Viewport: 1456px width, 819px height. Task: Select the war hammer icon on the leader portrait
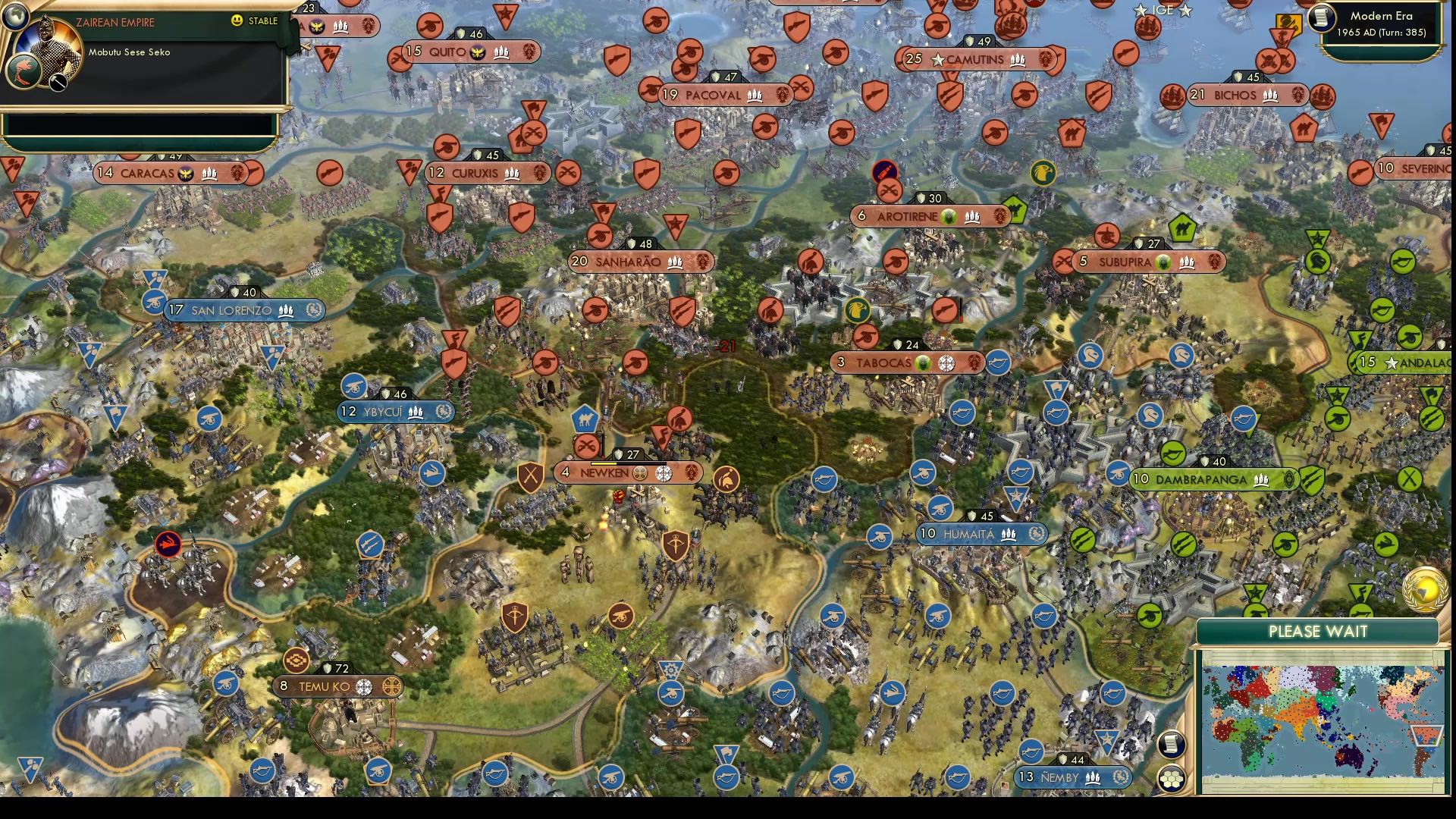tap(58, 82)
